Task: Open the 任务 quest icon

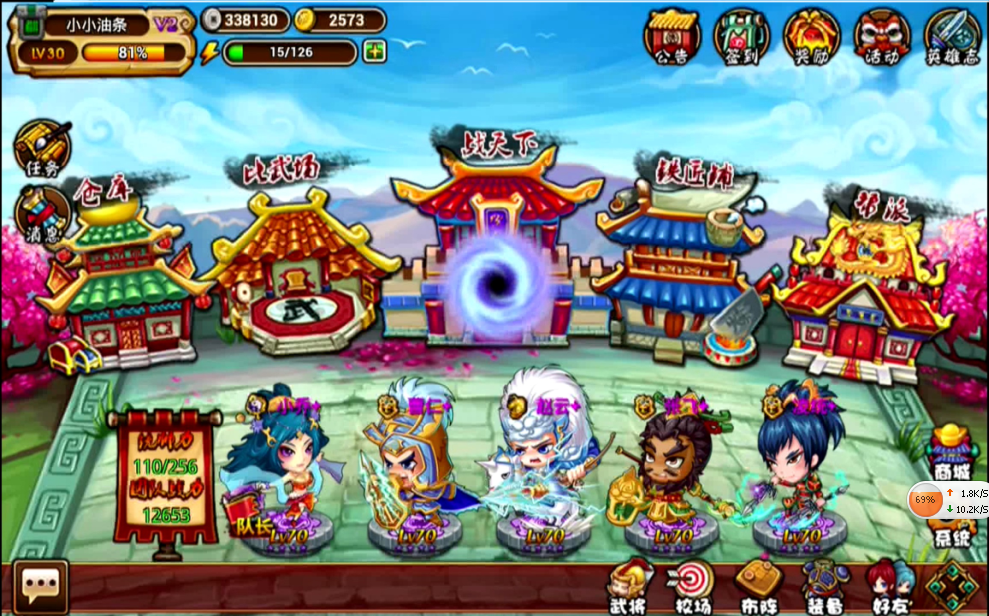Action: coord(41,148)
